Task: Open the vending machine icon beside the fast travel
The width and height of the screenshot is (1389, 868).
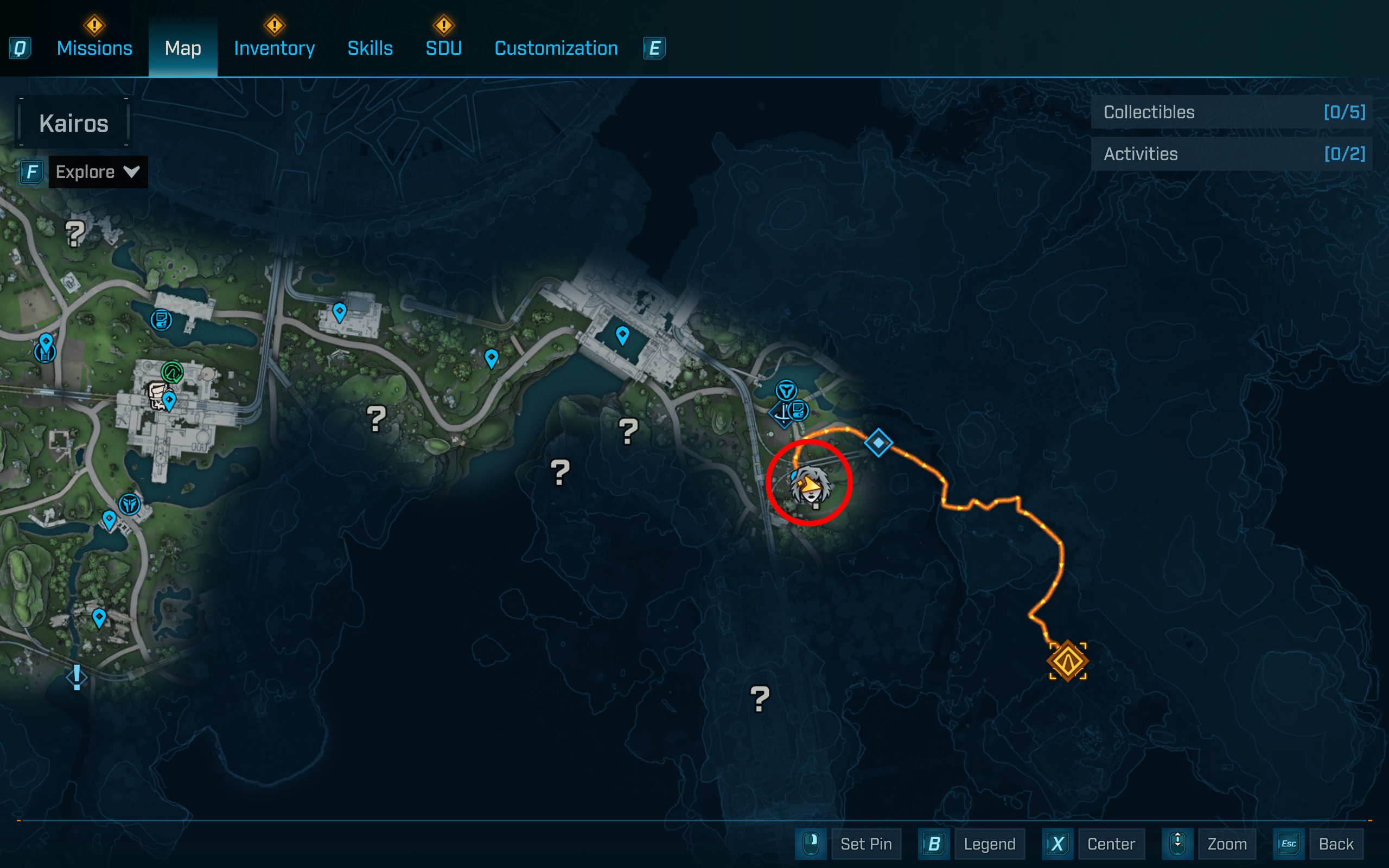Action: 798,410
